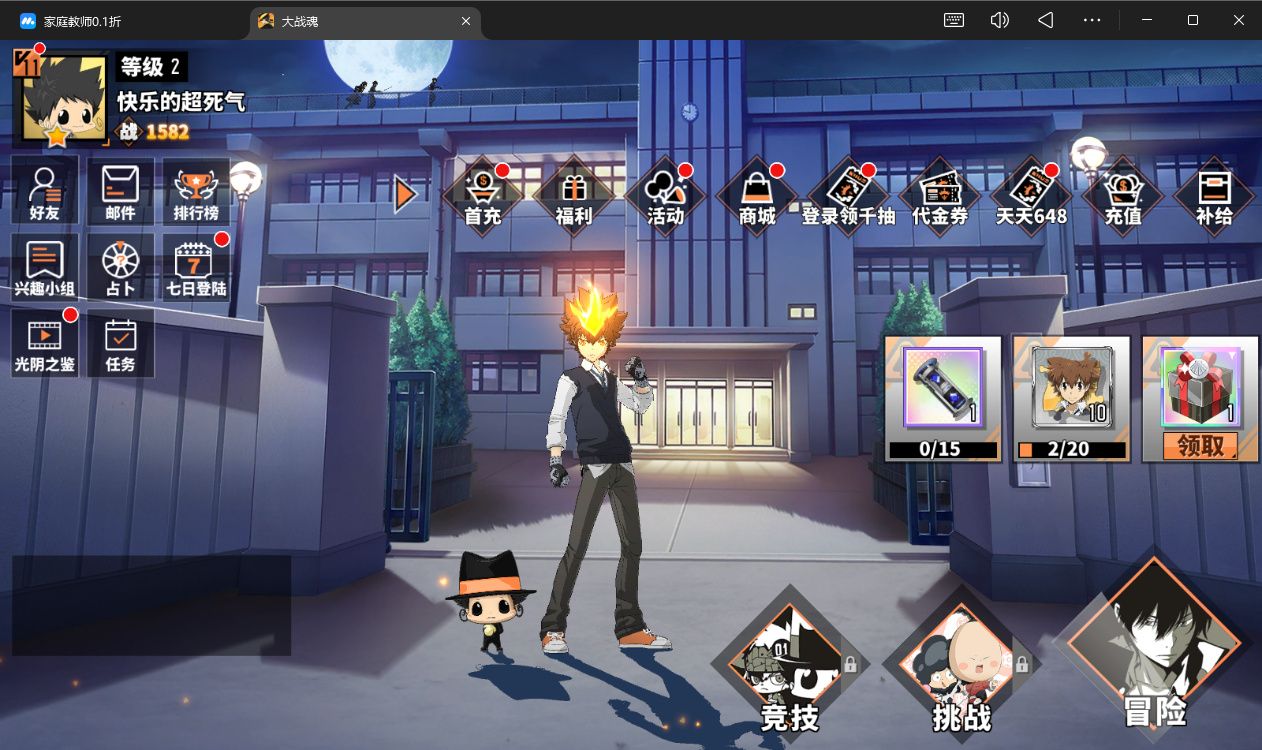Open the 任务 quest list
The image size is (1262, 750).
(x=120, y=342)
